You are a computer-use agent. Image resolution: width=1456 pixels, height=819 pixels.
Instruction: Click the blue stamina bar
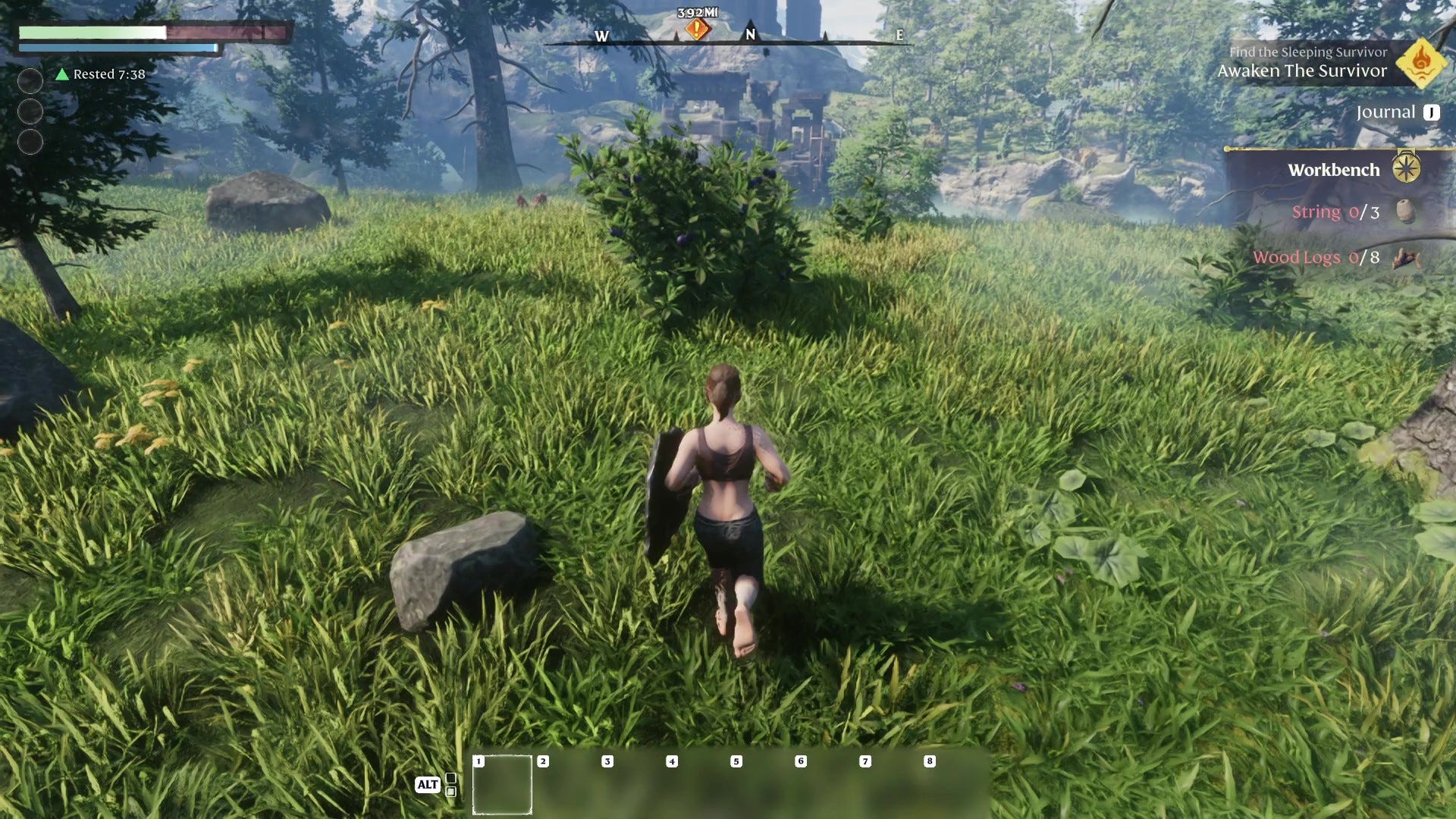click(114, 49)
